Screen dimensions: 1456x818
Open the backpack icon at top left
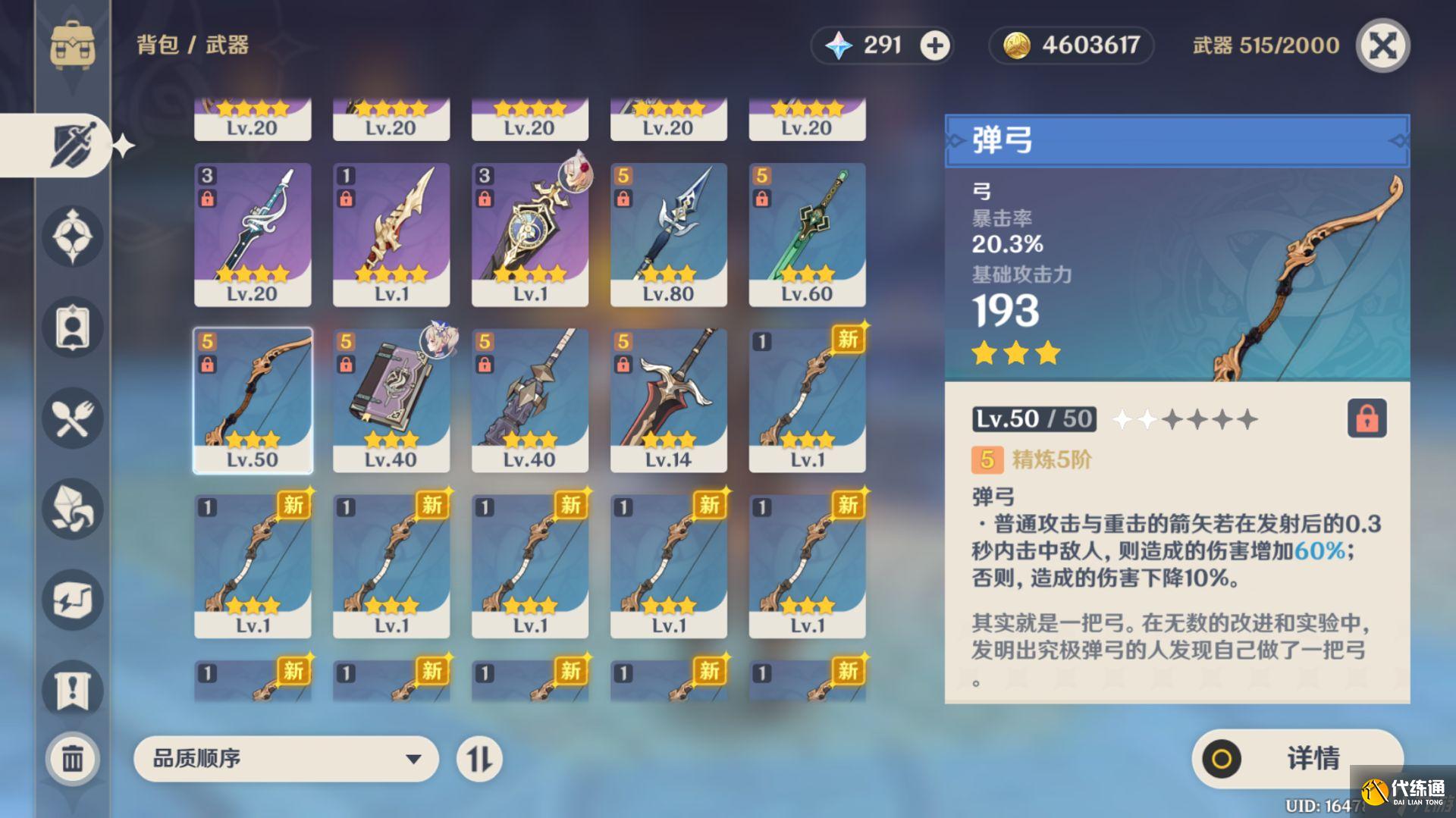click(x=72, y=45)
